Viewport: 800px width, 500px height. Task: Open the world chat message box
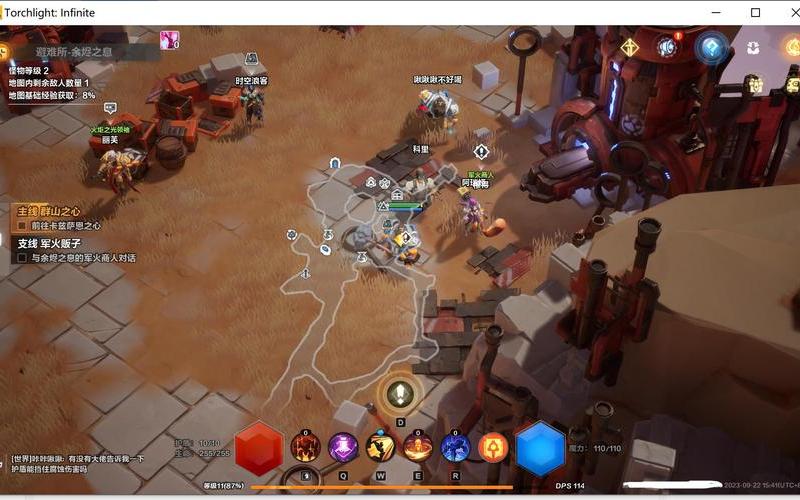click(78, 464)
